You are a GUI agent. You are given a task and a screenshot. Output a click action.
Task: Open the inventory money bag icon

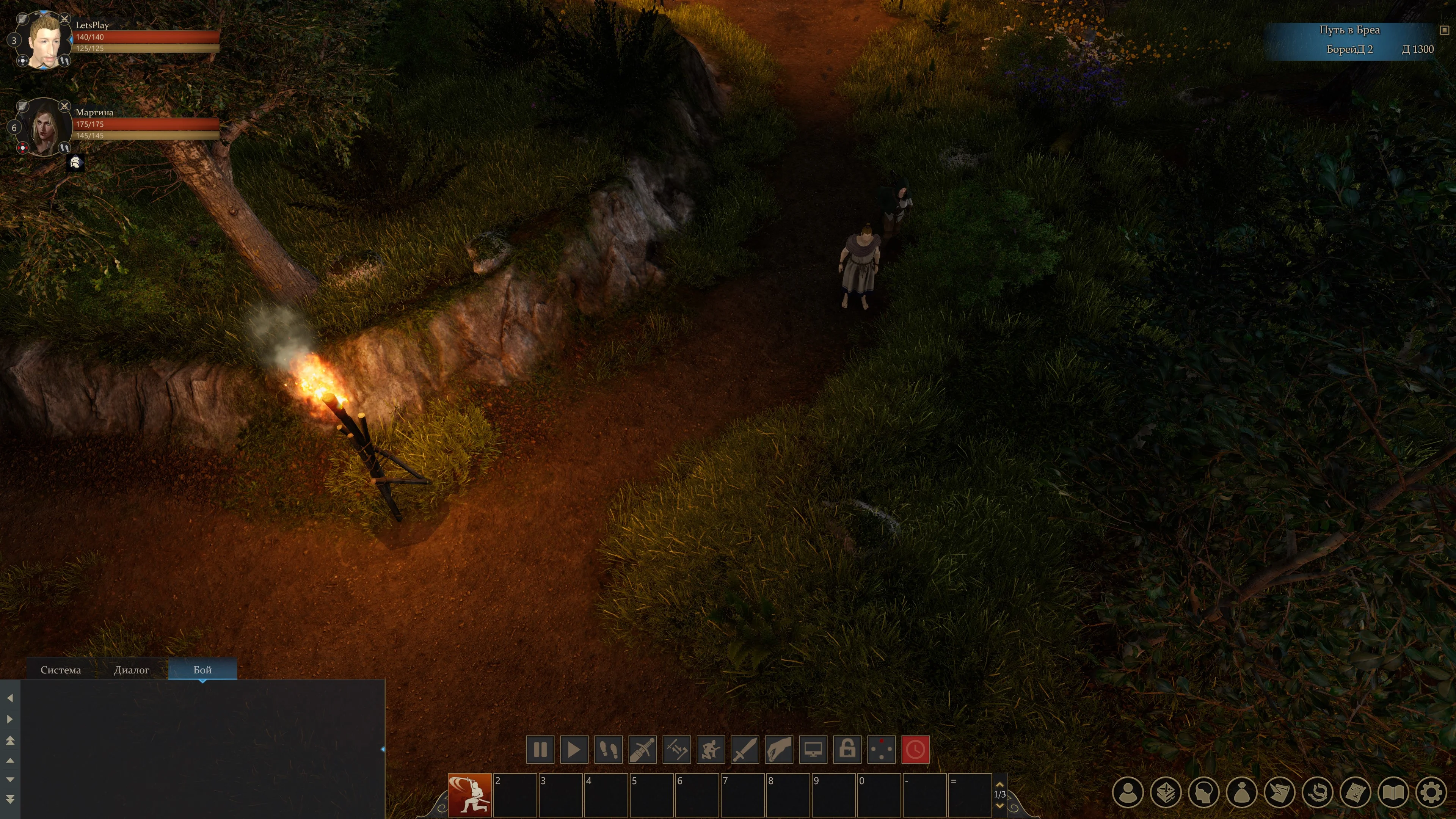(x=1241, y=792)
